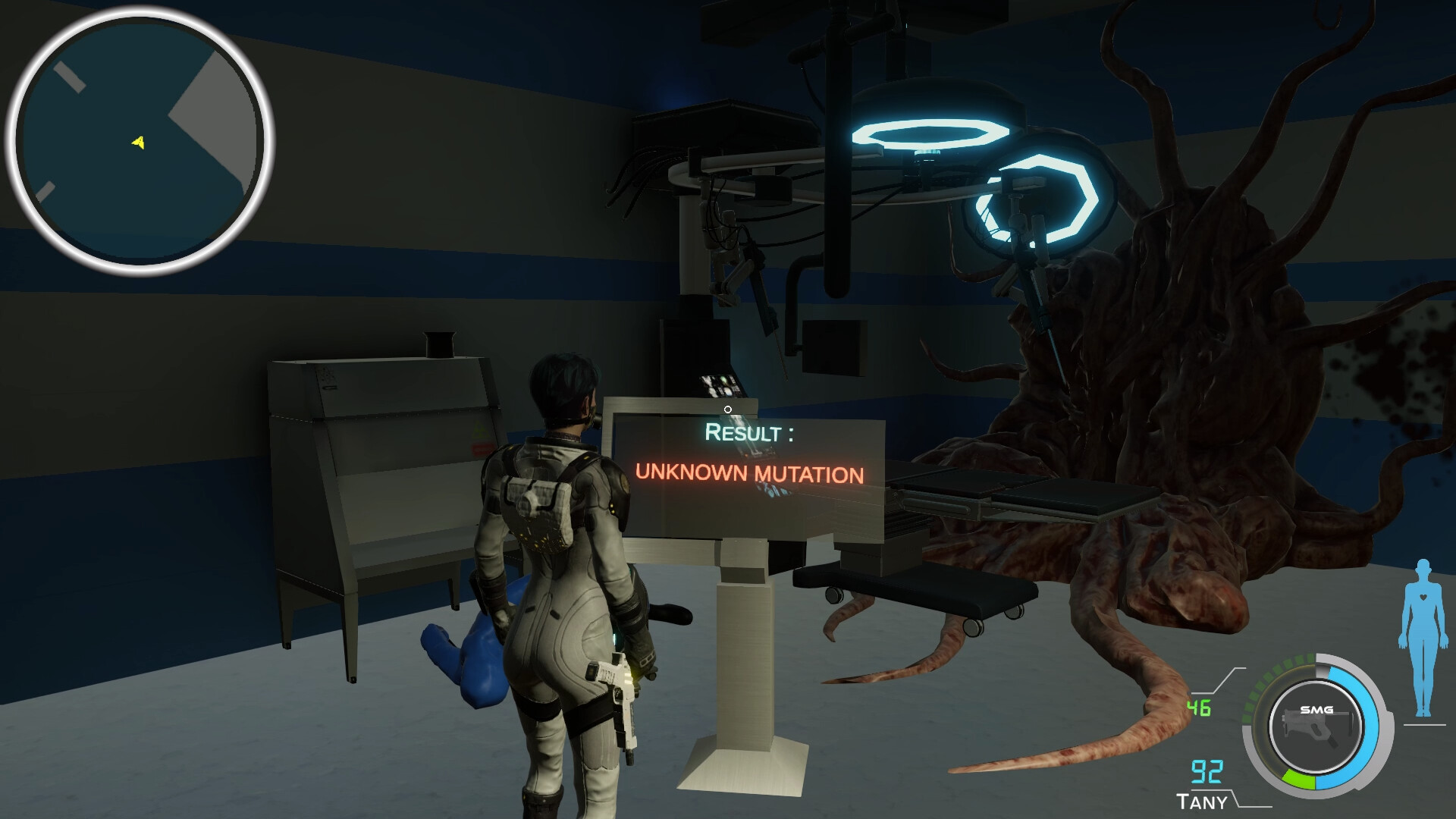Viewport: 1456px width, 819px height.
Task: Click the blue body status silhouette
Action: [1423, 639]
